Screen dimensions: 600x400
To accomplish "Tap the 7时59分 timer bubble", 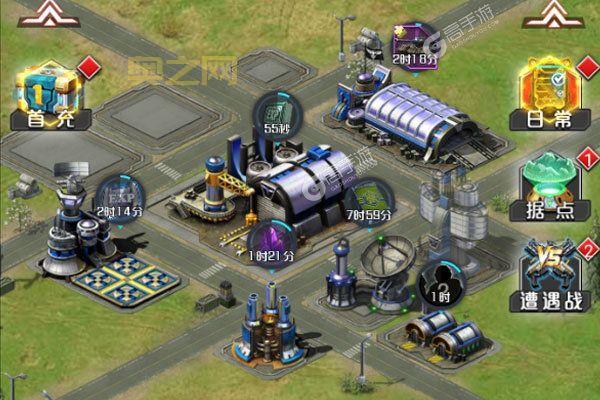I will click(x=368, y=200).
